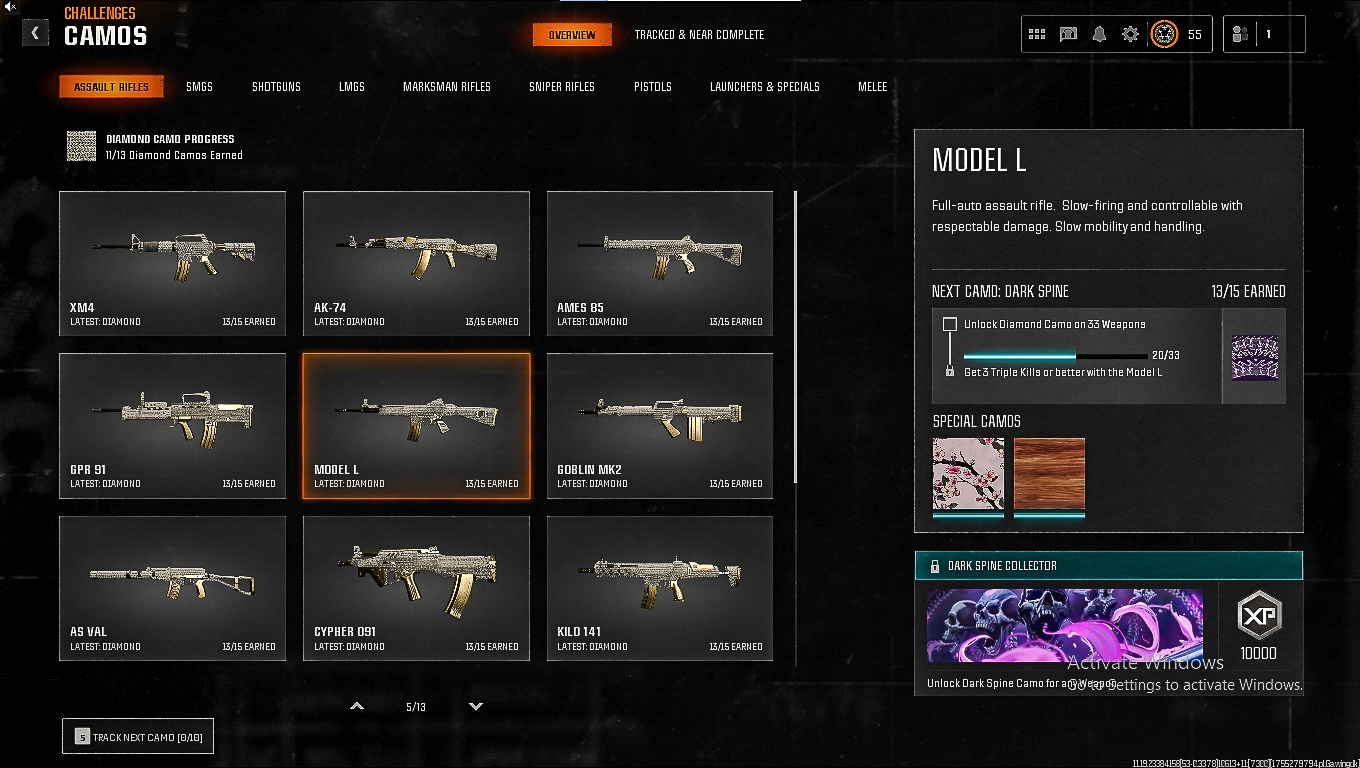
Task: Open settings via the gear icon
Action: click(1130, 34)
